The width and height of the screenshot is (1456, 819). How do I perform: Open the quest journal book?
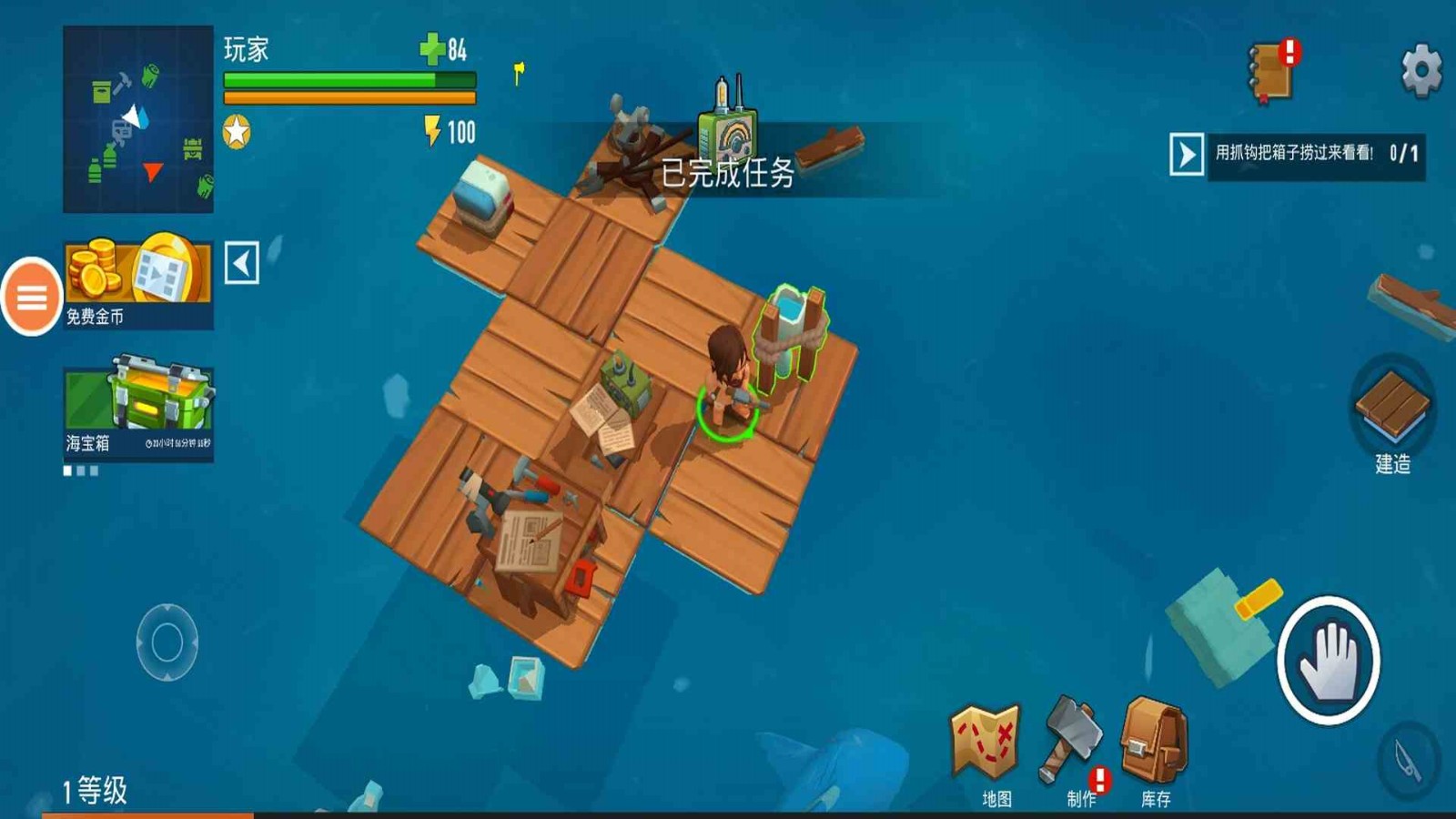[x=1271, y=71]
